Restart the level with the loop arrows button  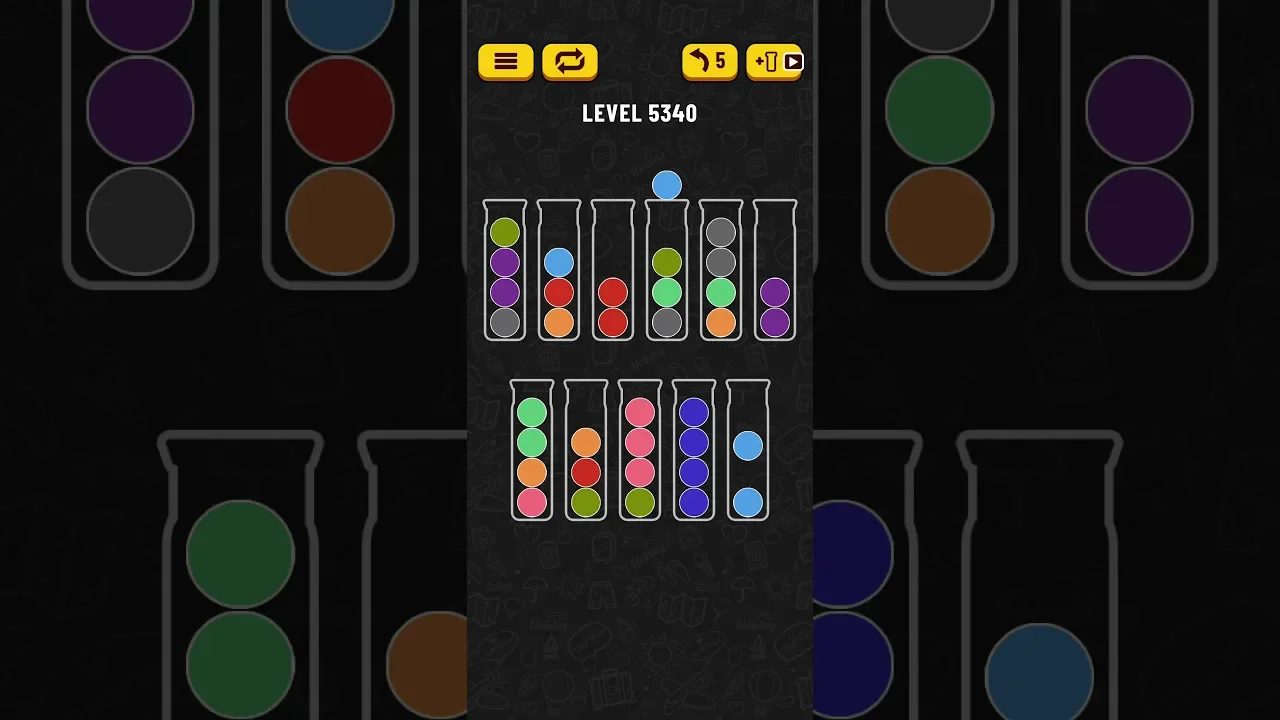569,62
